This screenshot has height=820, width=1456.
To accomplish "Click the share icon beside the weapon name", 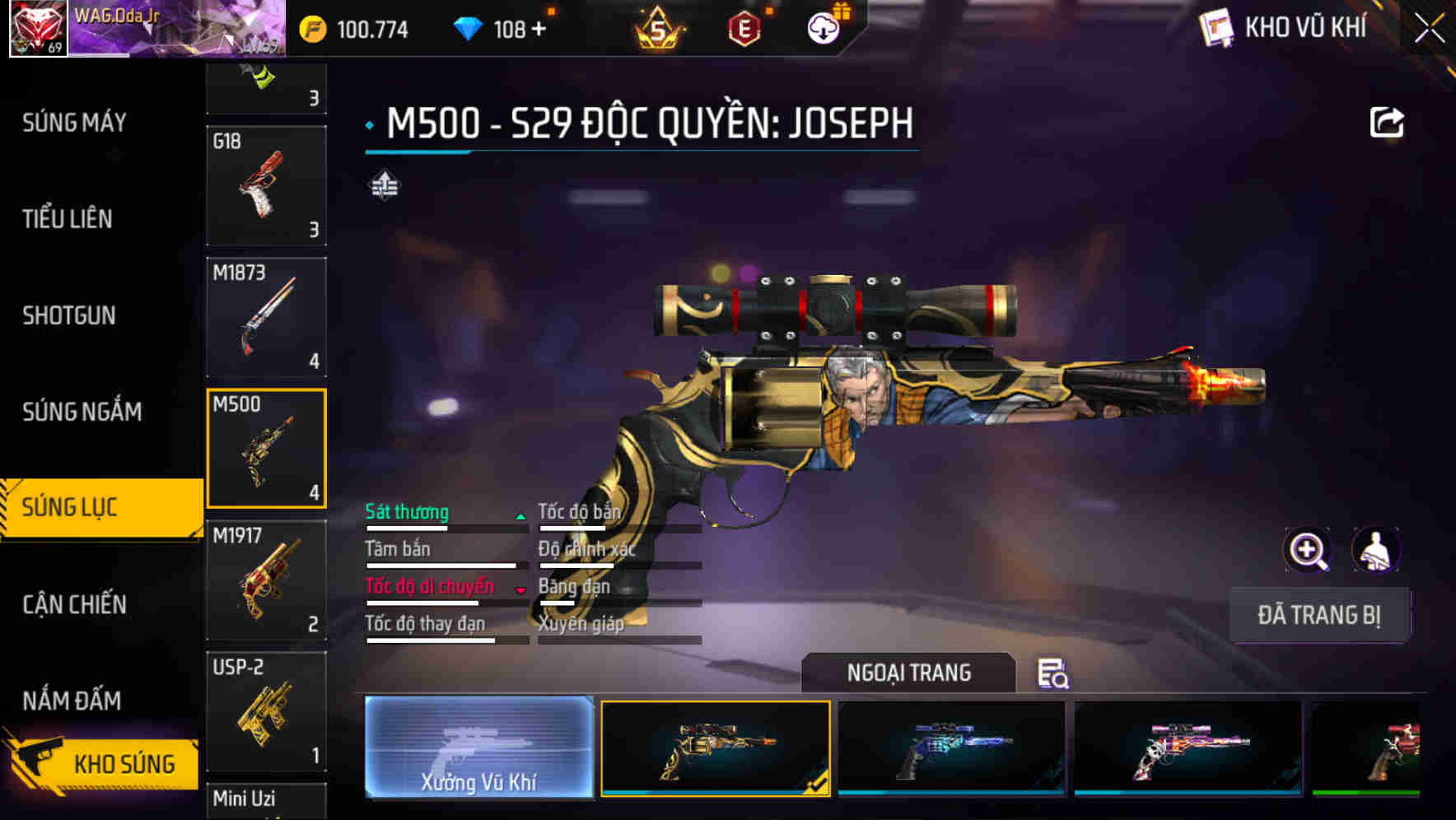I will tap(1387, 121).
